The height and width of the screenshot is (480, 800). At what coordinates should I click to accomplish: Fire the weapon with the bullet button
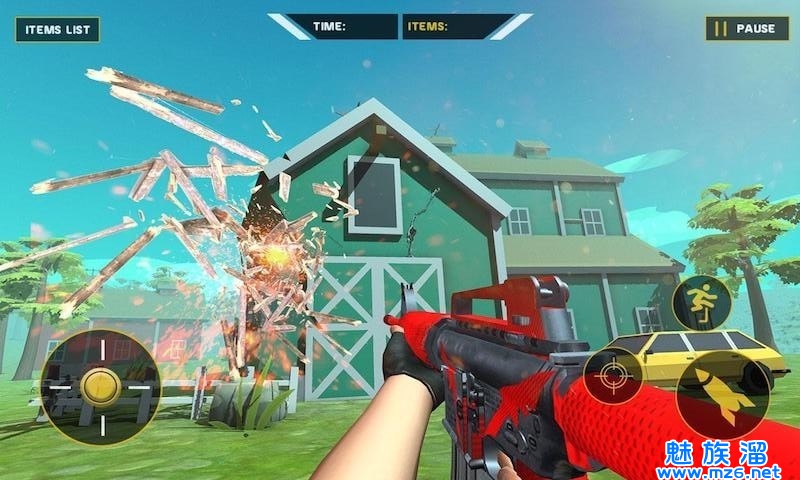click(x=721, y=392)
